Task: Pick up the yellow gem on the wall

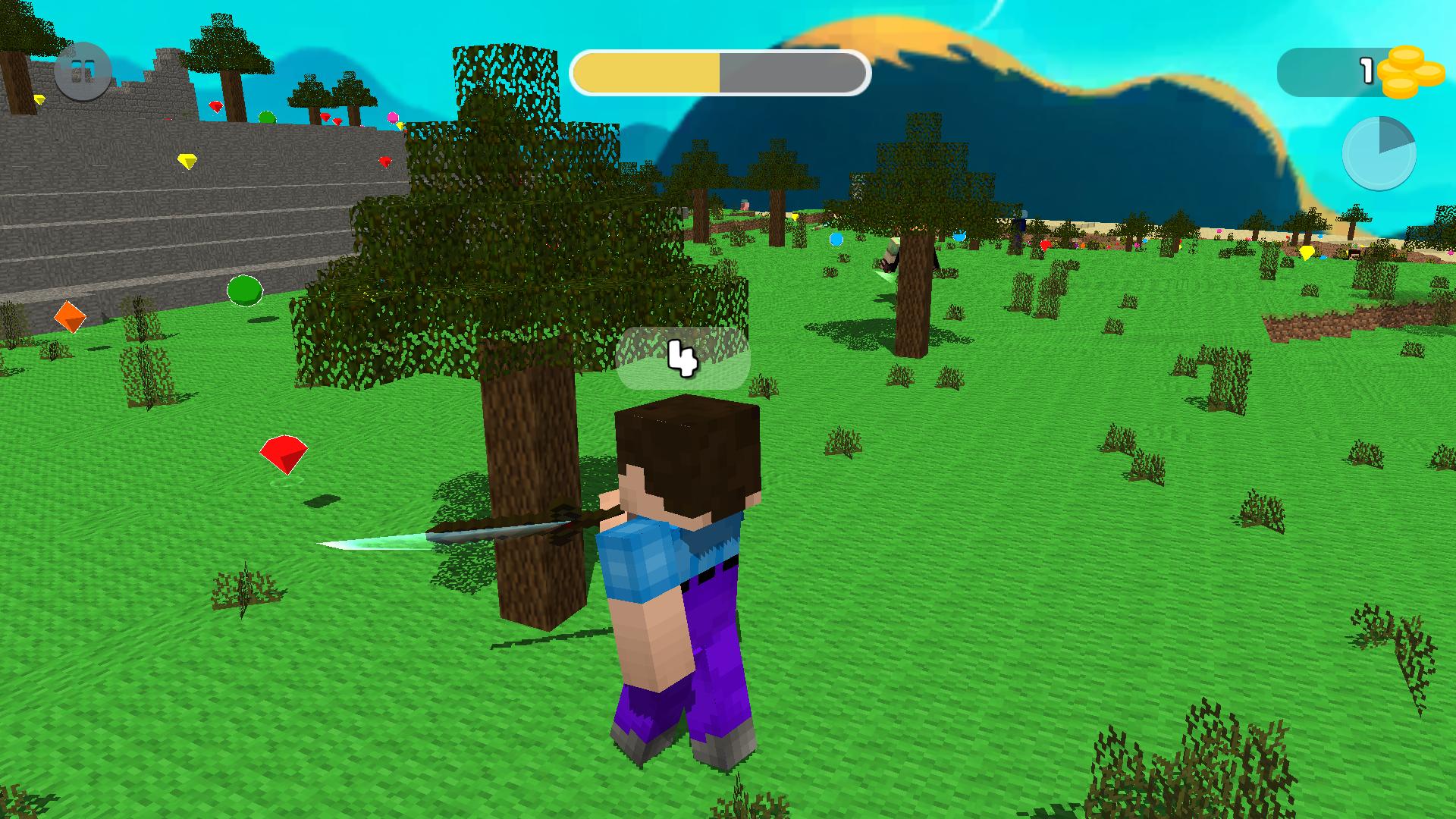Action: point(187,160)
